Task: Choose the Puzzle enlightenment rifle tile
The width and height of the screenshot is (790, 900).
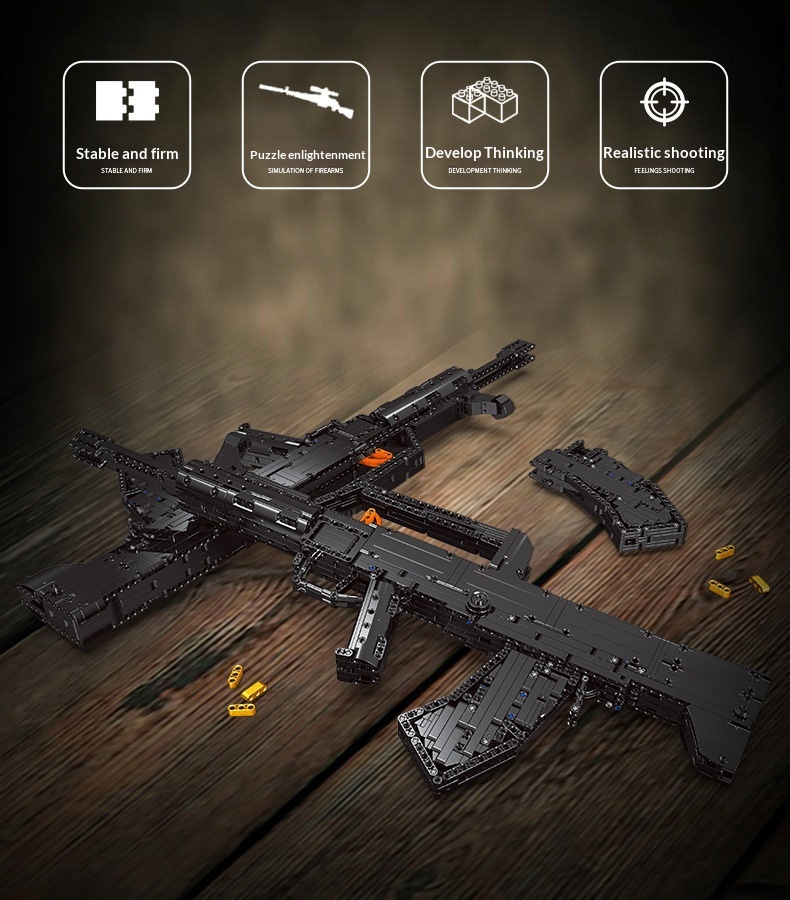Action: [306, 125]
